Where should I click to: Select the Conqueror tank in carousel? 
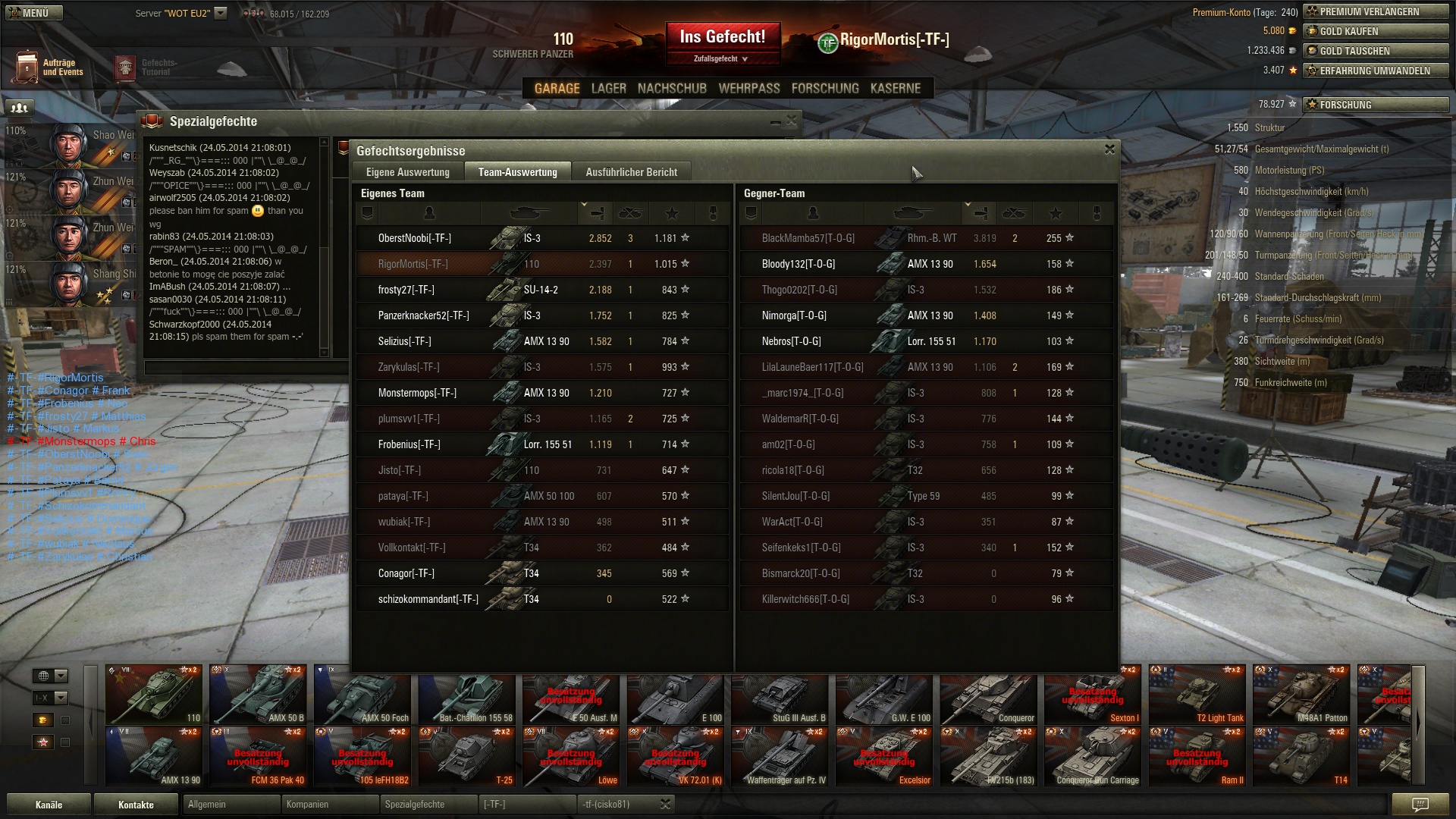tap(988, 695)
